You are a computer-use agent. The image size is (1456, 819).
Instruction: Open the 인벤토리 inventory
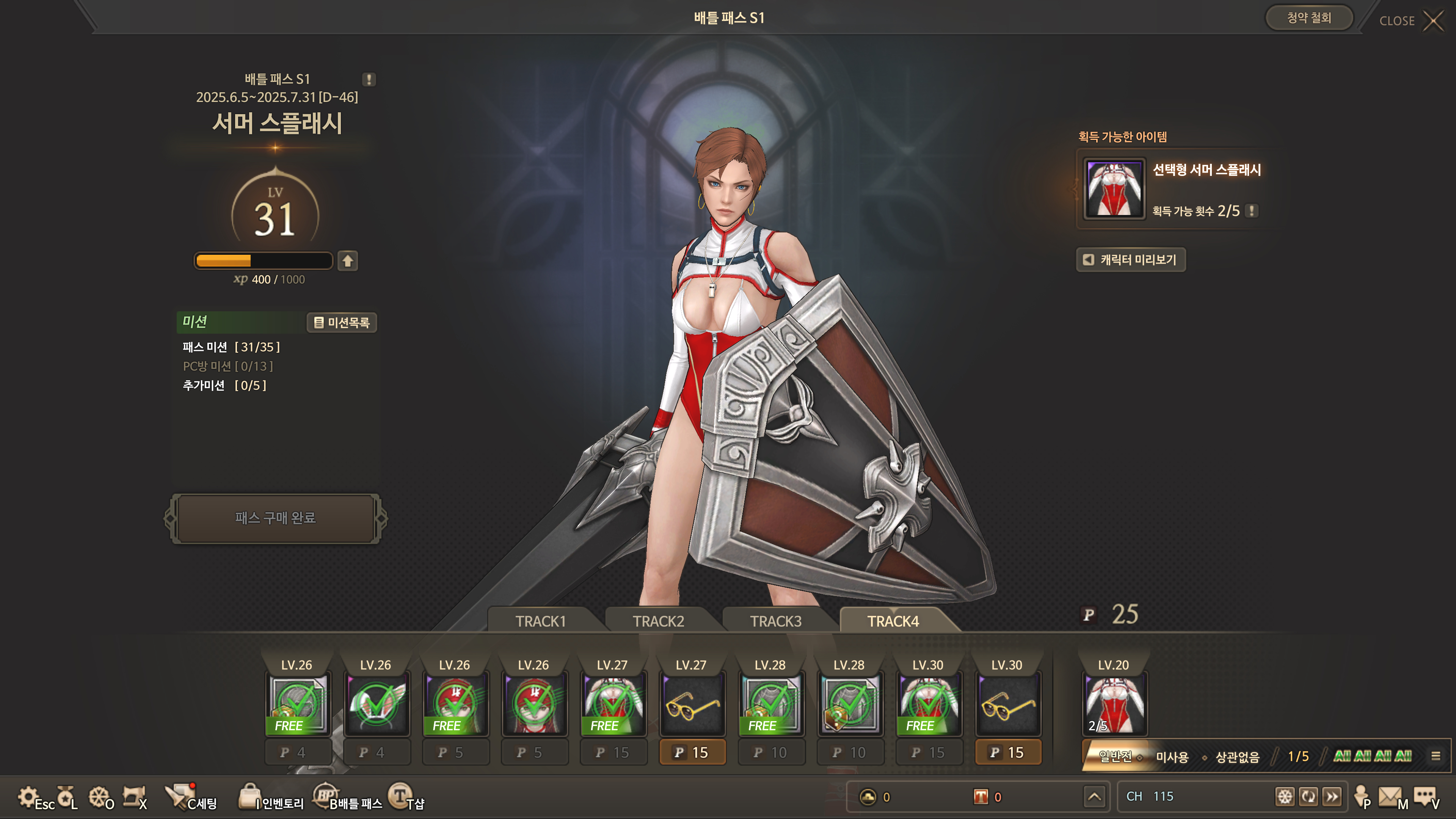pyautogui.click(x=272, y=797)
